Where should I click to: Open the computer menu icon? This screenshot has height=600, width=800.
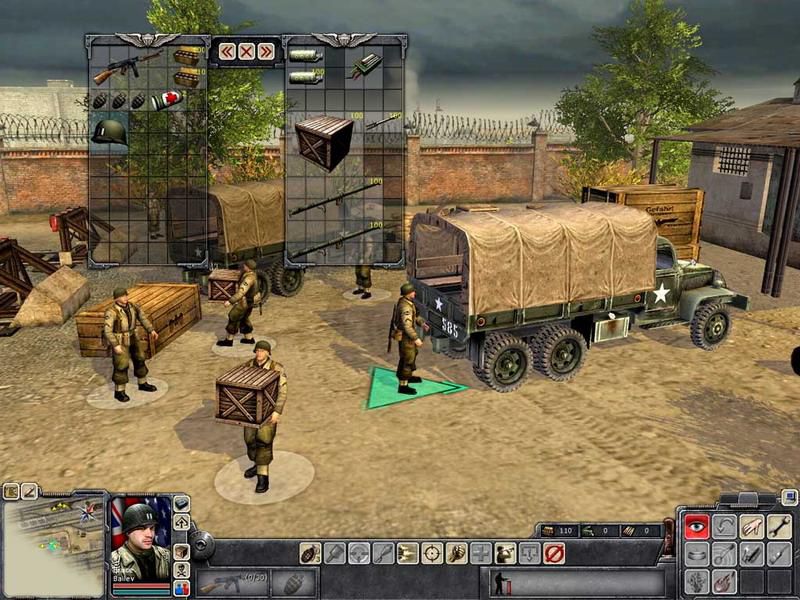tap(789, 497)
